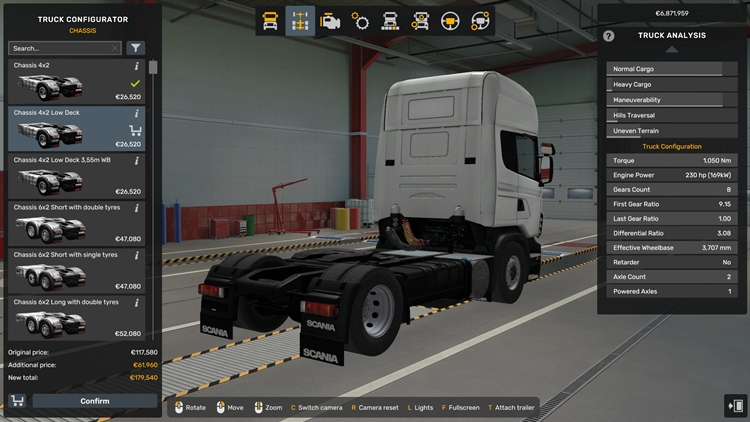750x422 pixels.
Task: Show info for Chassis 4x2 Low Deck
Action: click(137, 113)
